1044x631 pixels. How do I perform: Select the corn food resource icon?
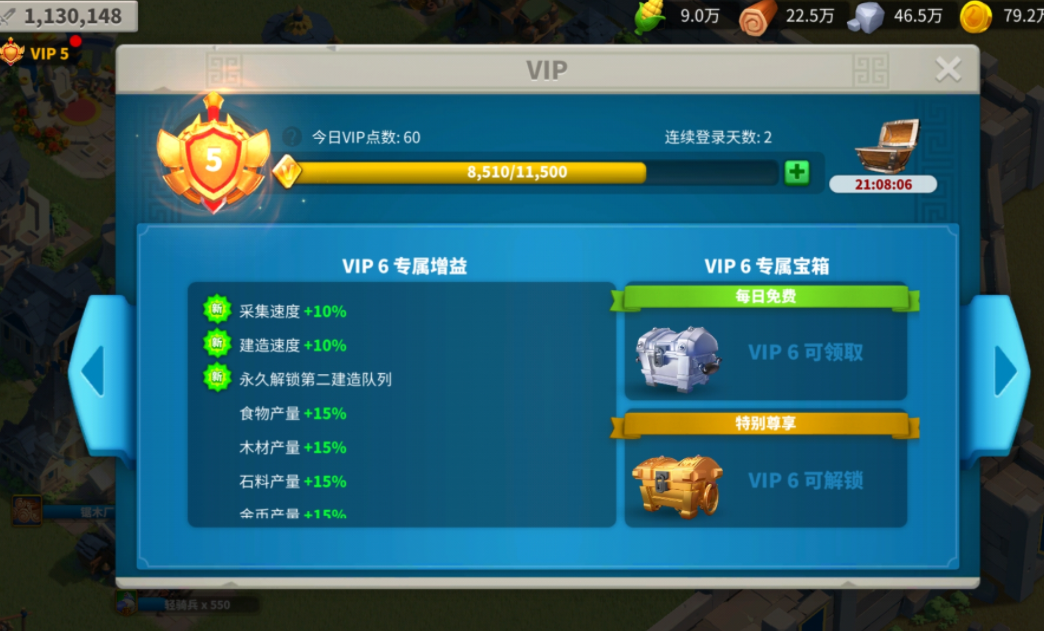click(x=651, y=16)
